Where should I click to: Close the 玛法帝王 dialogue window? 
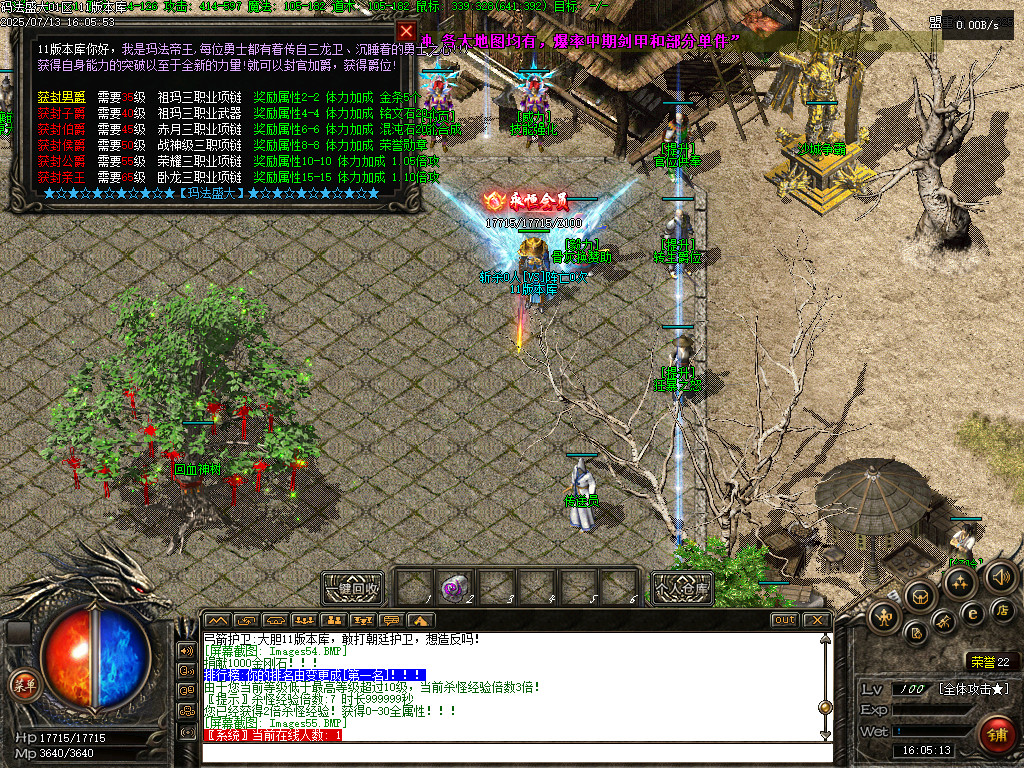(405, 32)
